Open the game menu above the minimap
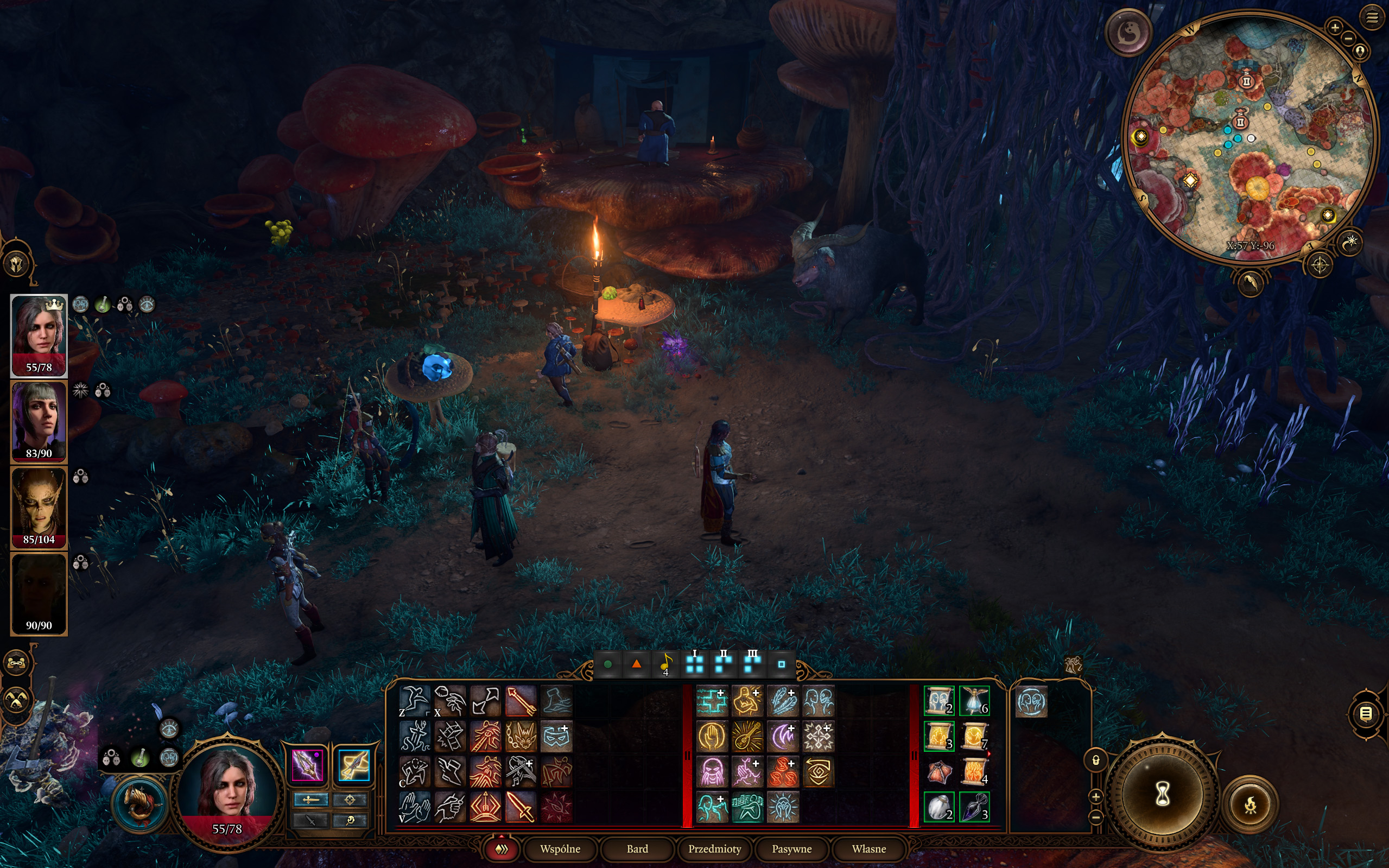 [x=1371, y=18]
